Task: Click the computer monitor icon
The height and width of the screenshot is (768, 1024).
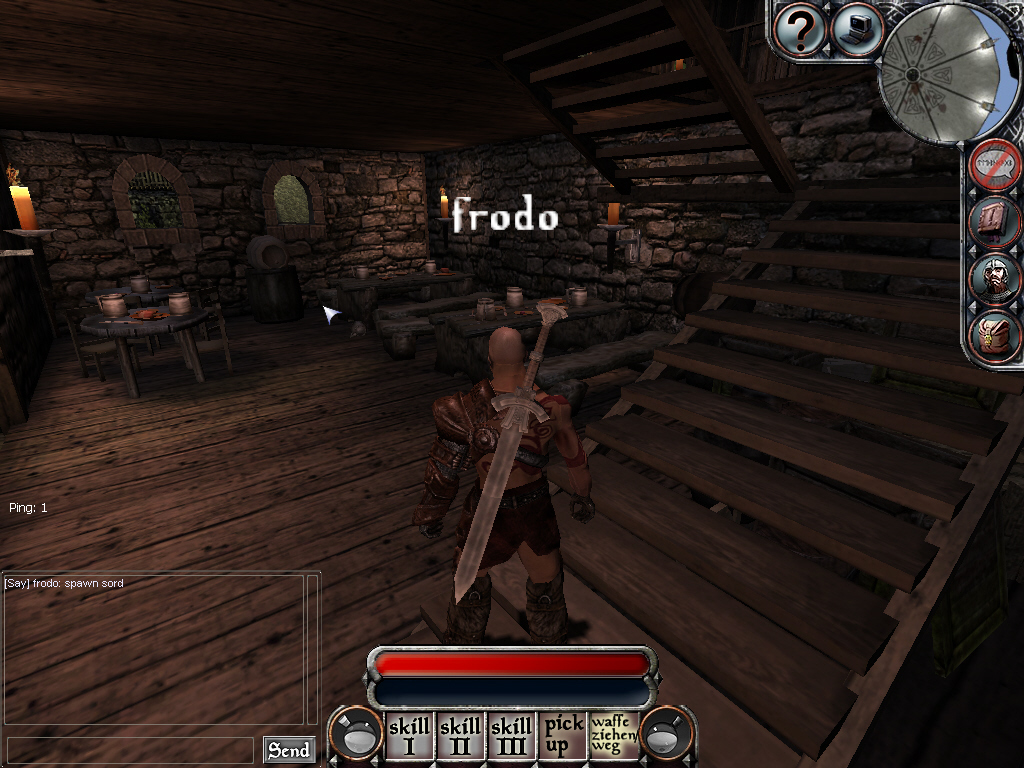Action: point(857,30)
